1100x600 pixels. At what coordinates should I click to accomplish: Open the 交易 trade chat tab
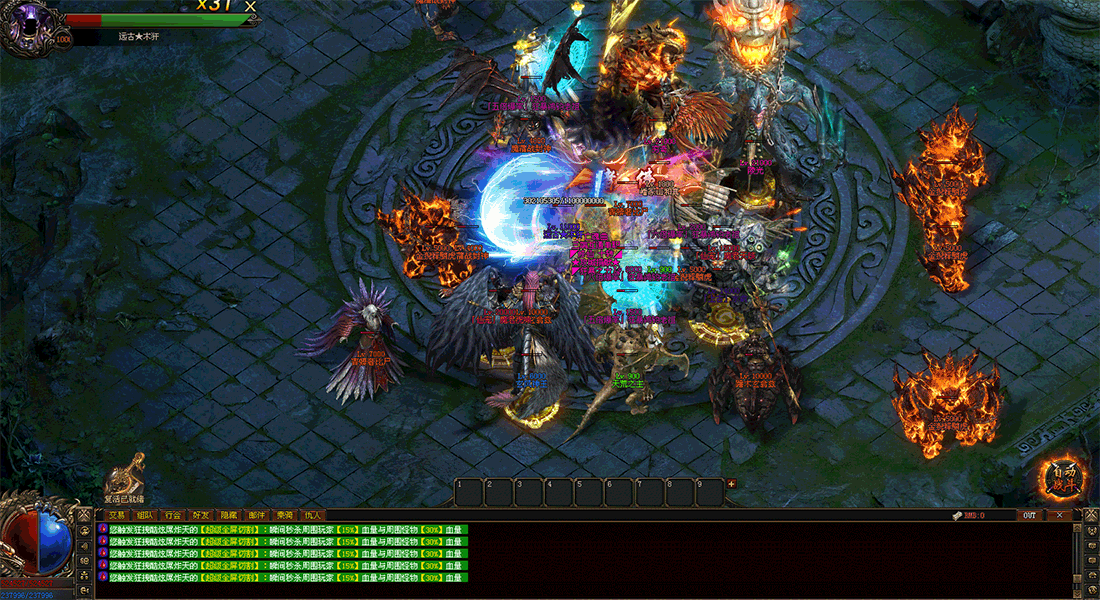119,515
